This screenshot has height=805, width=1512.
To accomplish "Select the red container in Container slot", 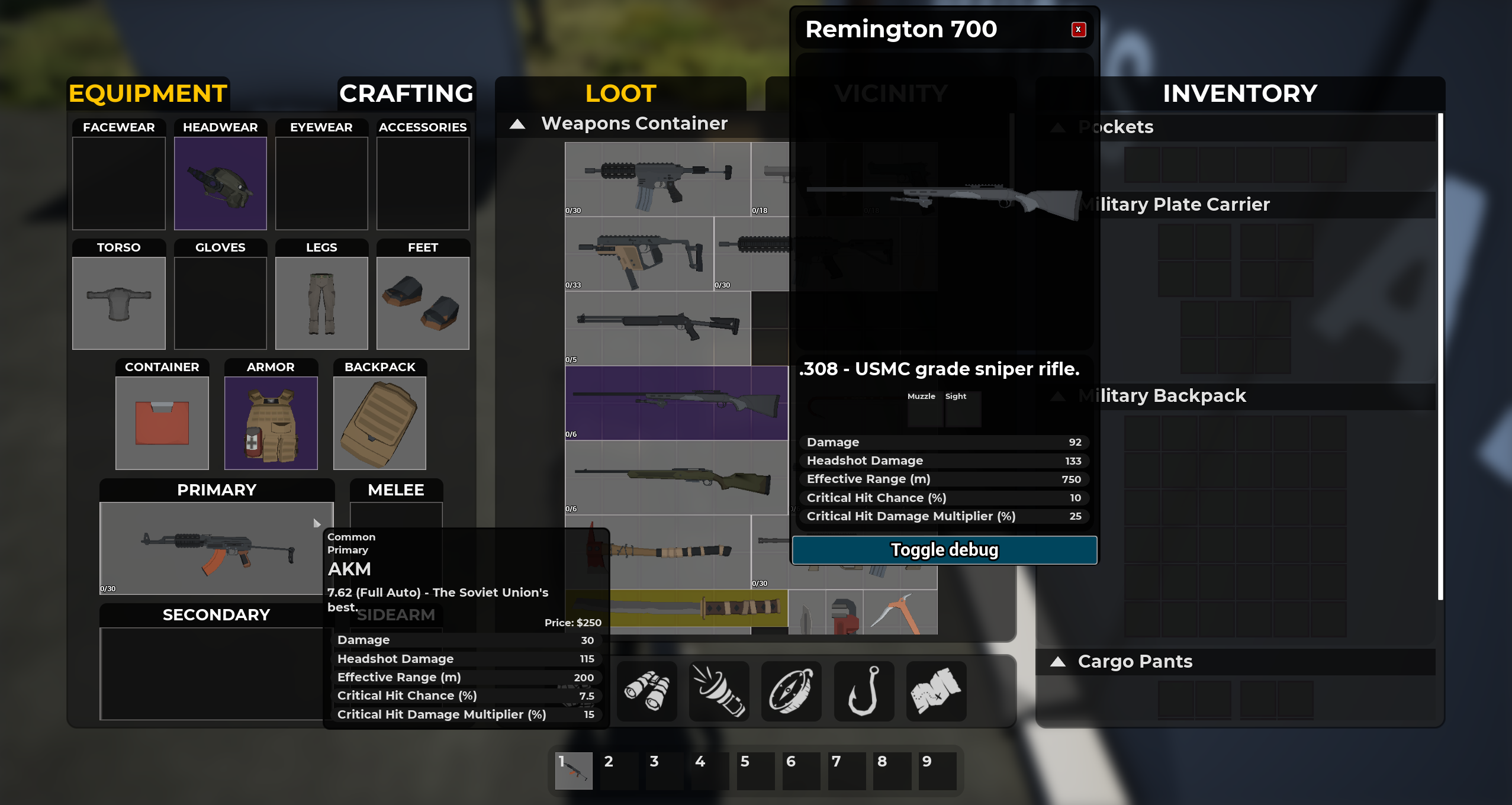I will click(x=161, y=422).
